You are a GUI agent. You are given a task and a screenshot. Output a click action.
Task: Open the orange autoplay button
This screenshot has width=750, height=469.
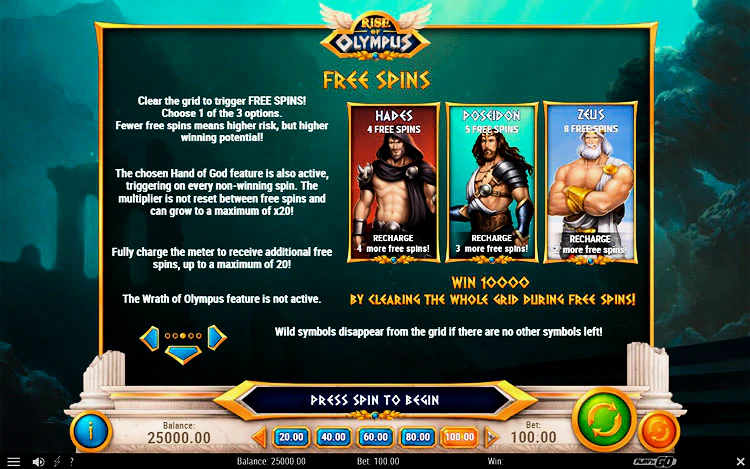click(x=659, y=431)
